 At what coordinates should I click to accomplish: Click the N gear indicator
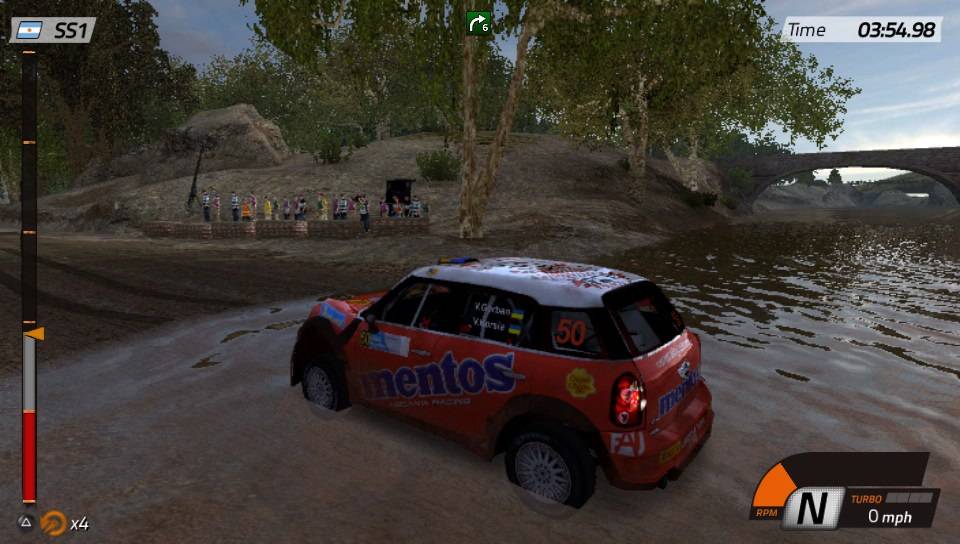[813, 508]
